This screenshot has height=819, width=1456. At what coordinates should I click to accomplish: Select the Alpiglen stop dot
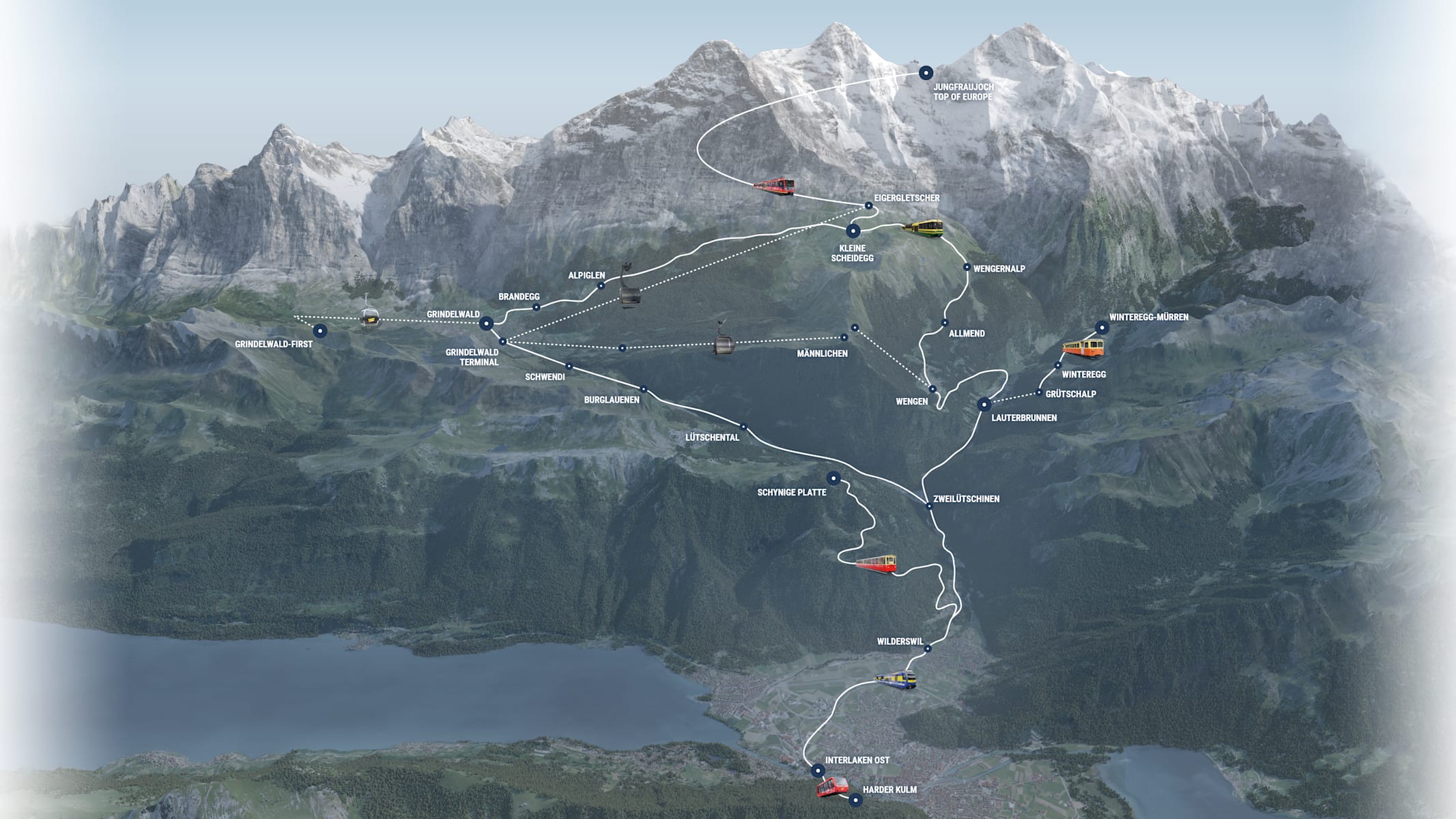tap(601, 286)
